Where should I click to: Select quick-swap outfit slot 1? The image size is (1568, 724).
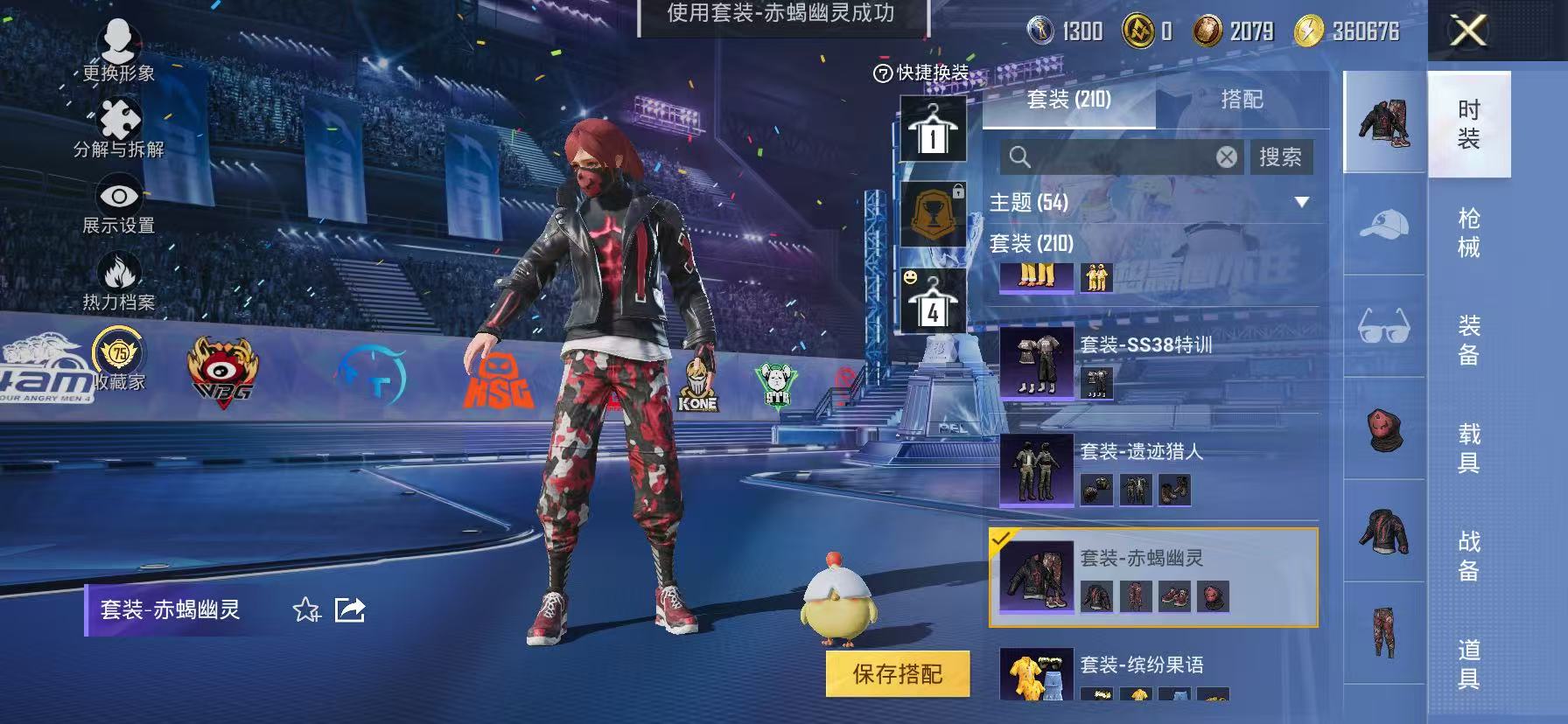point(932,128)
